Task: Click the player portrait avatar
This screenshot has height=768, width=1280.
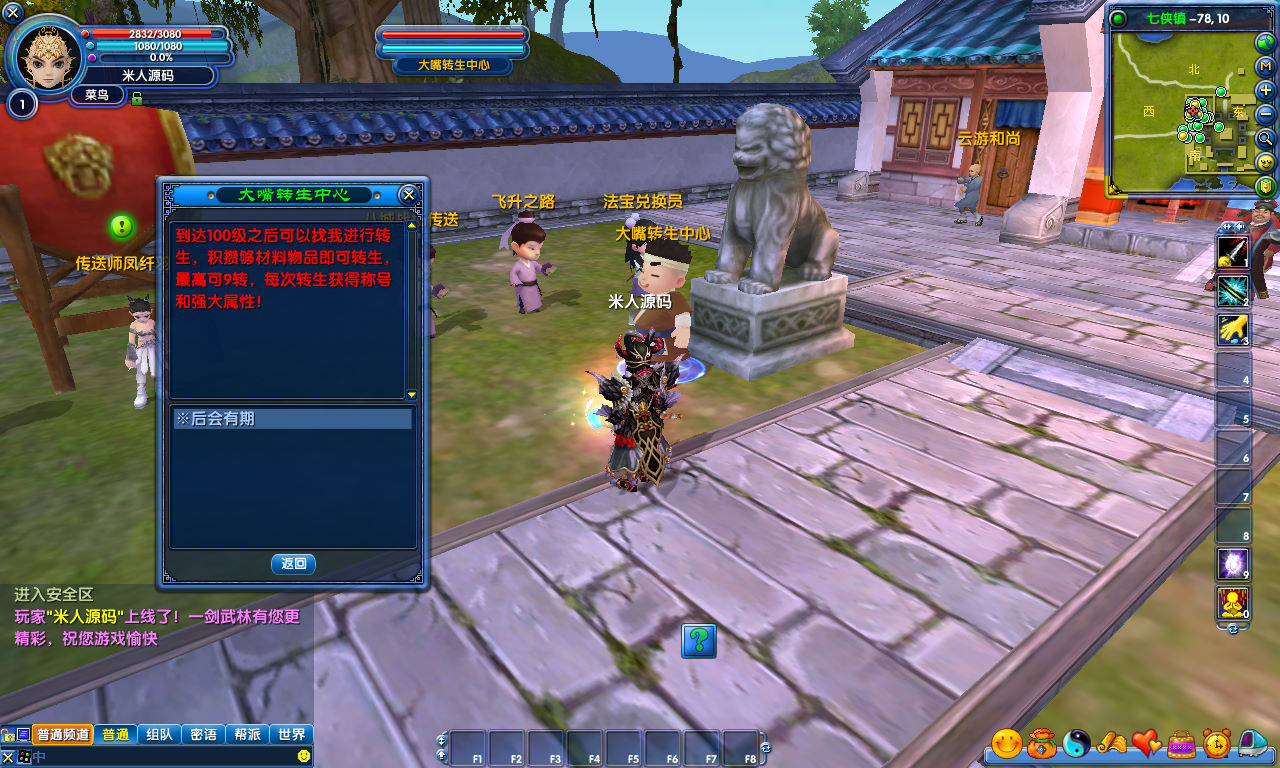Action: click(46, 56)
